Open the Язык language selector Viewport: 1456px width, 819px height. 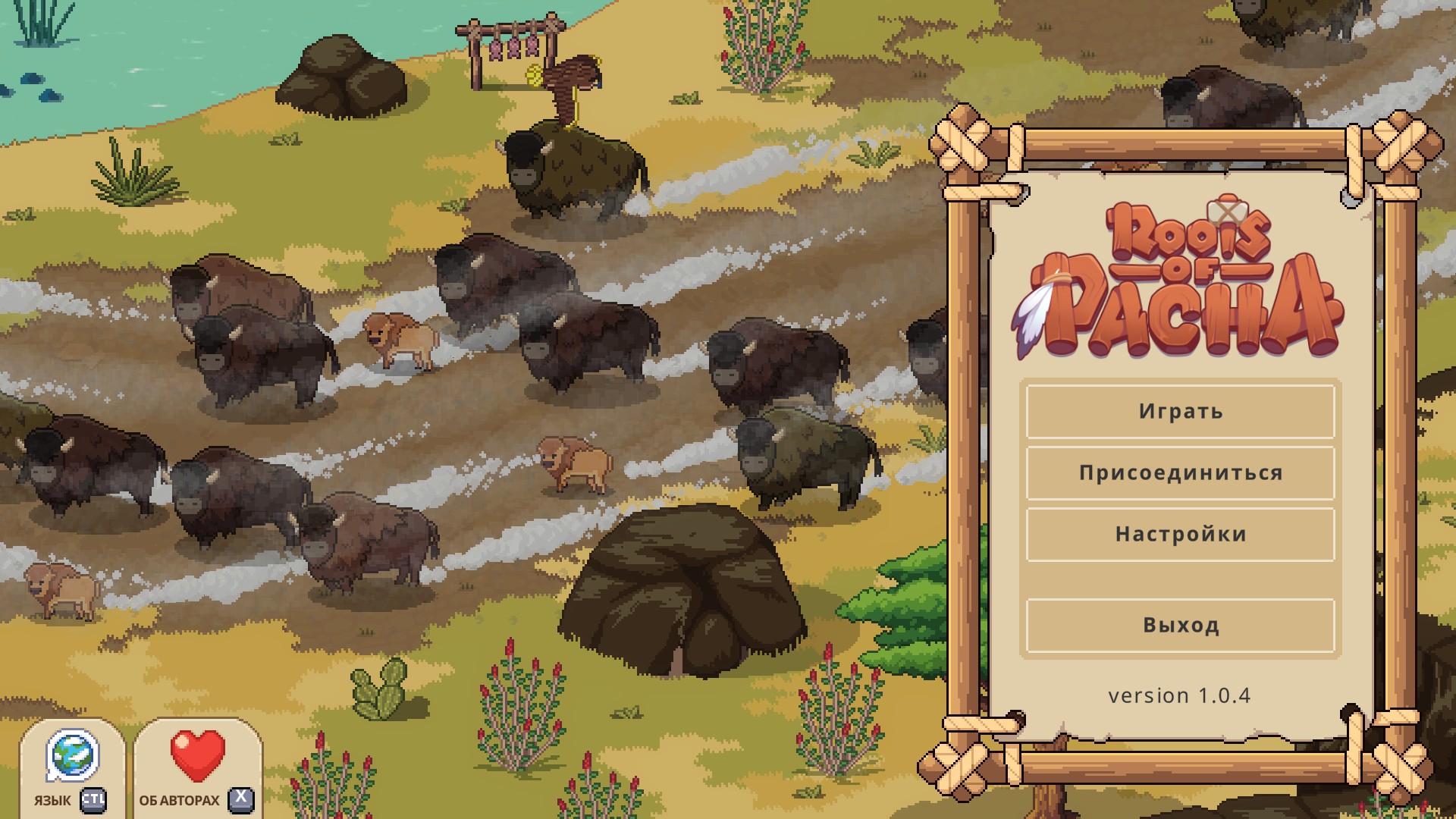[x=72, y=767]
